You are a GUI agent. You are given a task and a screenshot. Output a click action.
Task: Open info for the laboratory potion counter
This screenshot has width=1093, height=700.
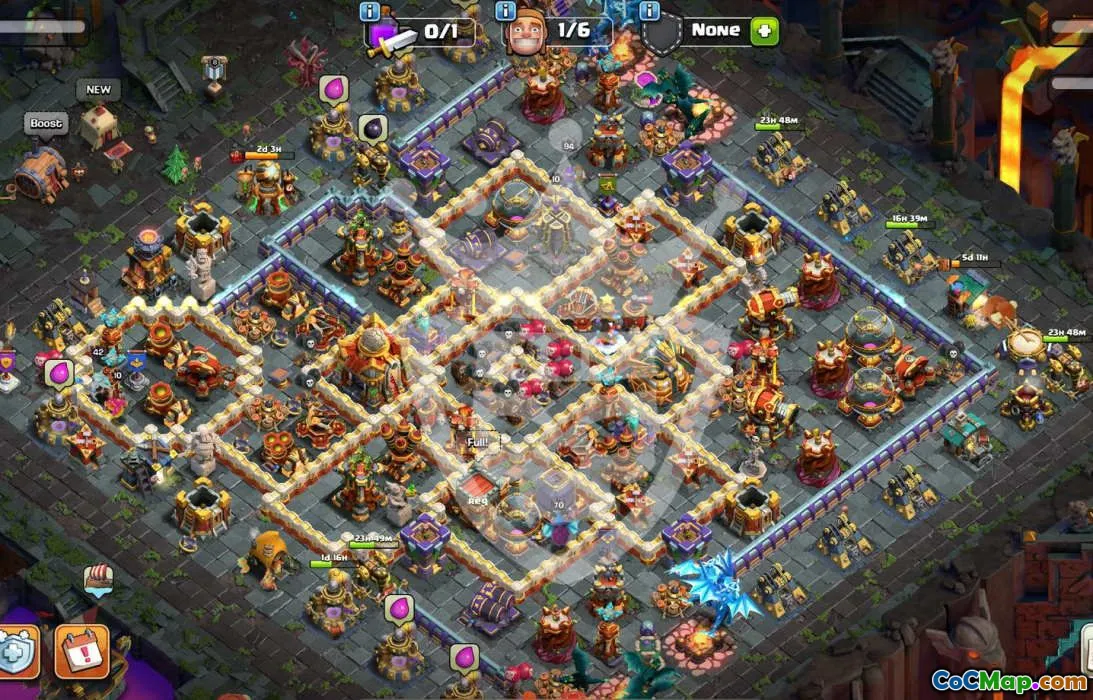[370, 12]
